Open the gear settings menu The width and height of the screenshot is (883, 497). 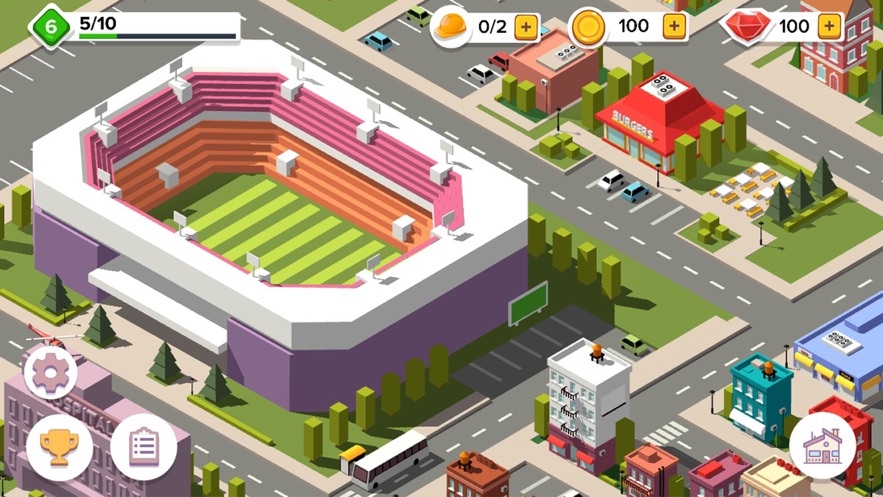pyautogui.click(x=49, y=372)
